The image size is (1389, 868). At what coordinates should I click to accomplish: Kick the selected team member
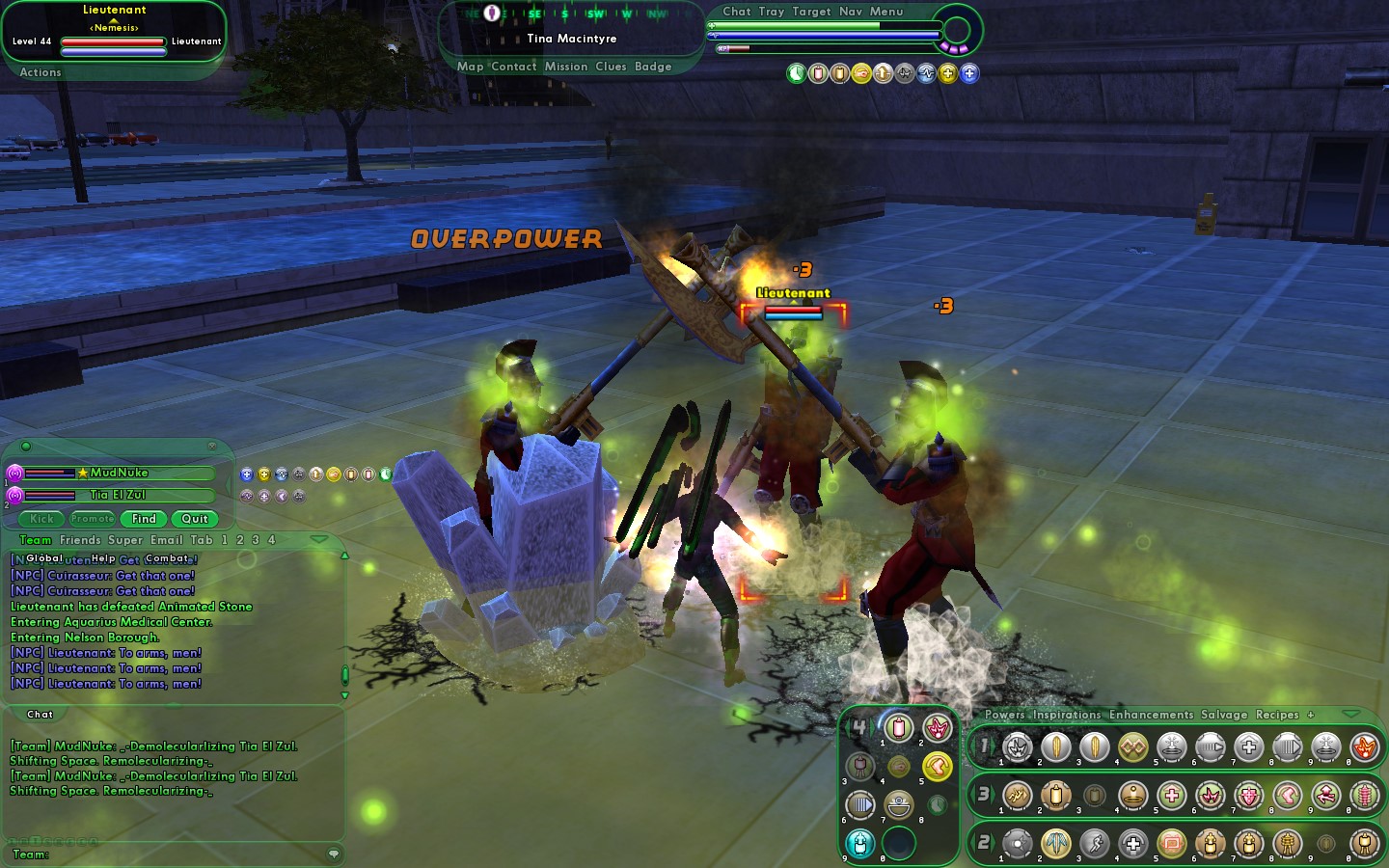41,519
